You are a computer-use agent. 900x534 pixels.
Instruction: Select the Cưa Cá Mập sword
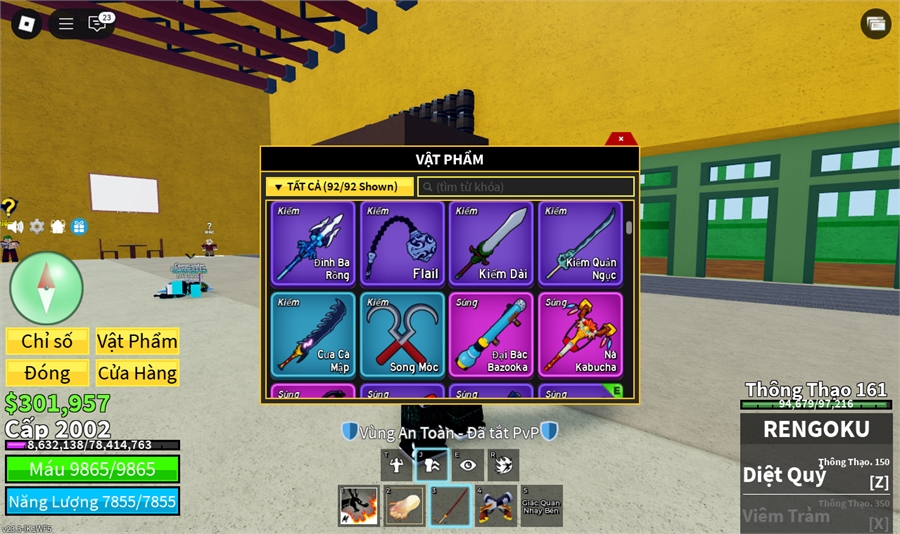pos(313,334)
